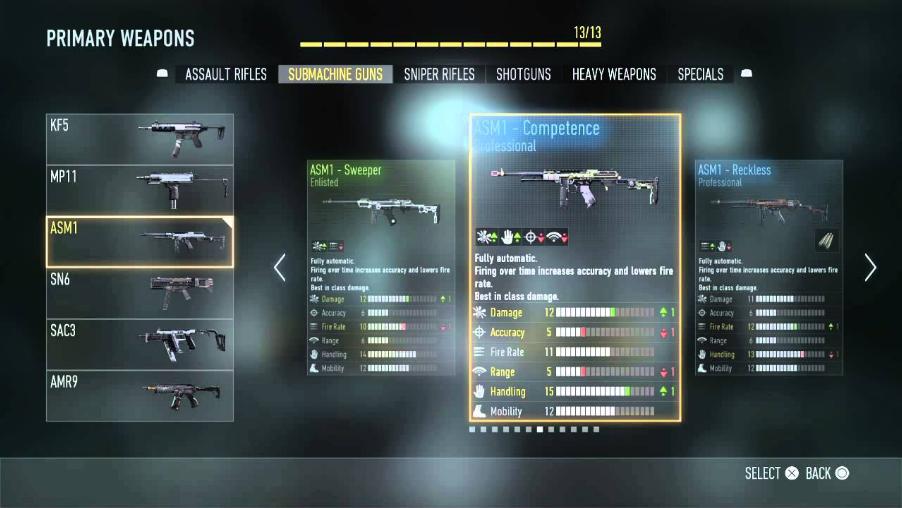Open the Sniper Rifles category
902x508 pixels.
pyautogui.click(x=439, y=74)
